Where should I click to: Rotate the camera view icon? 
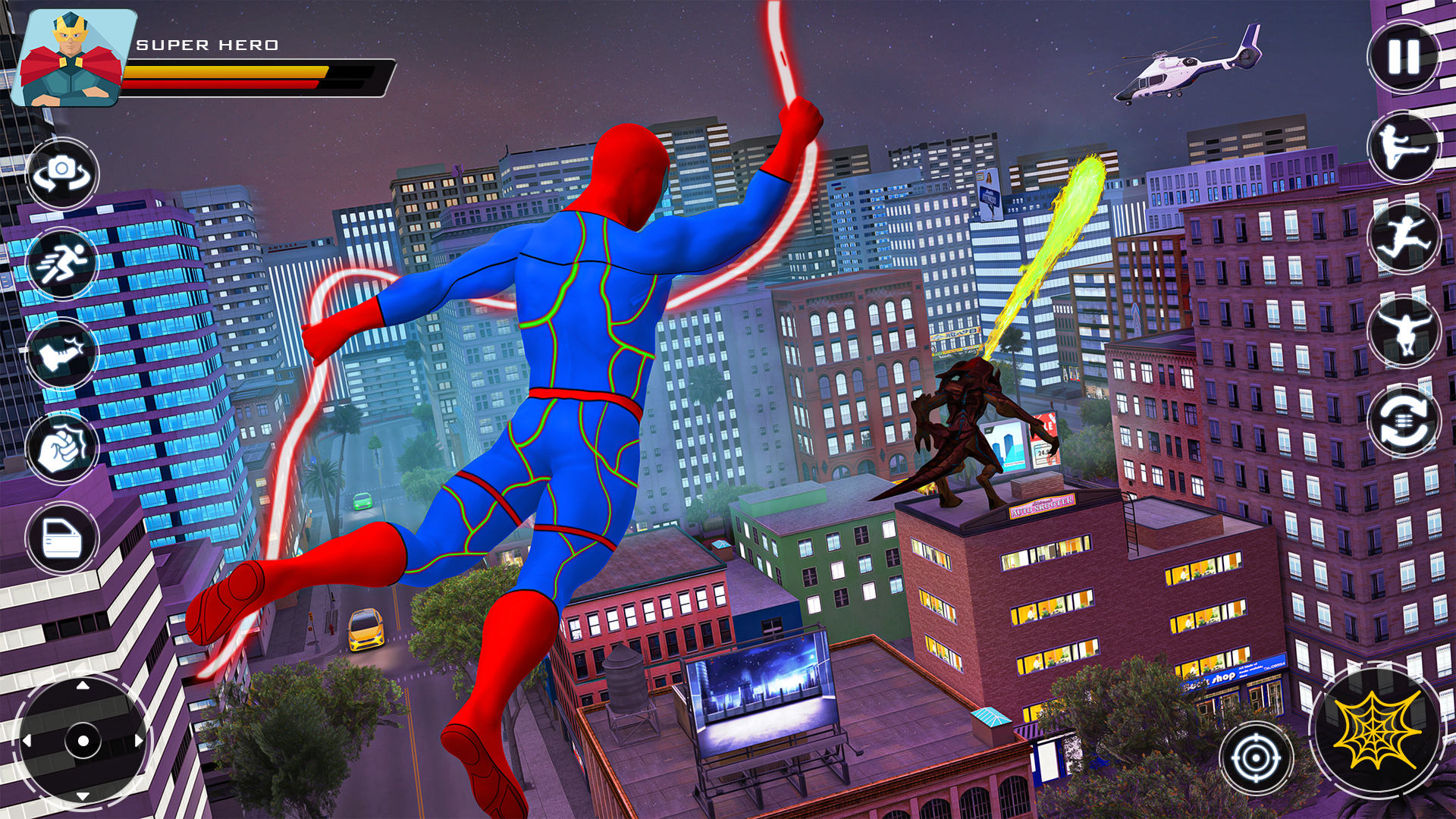(x=64, y=174)
